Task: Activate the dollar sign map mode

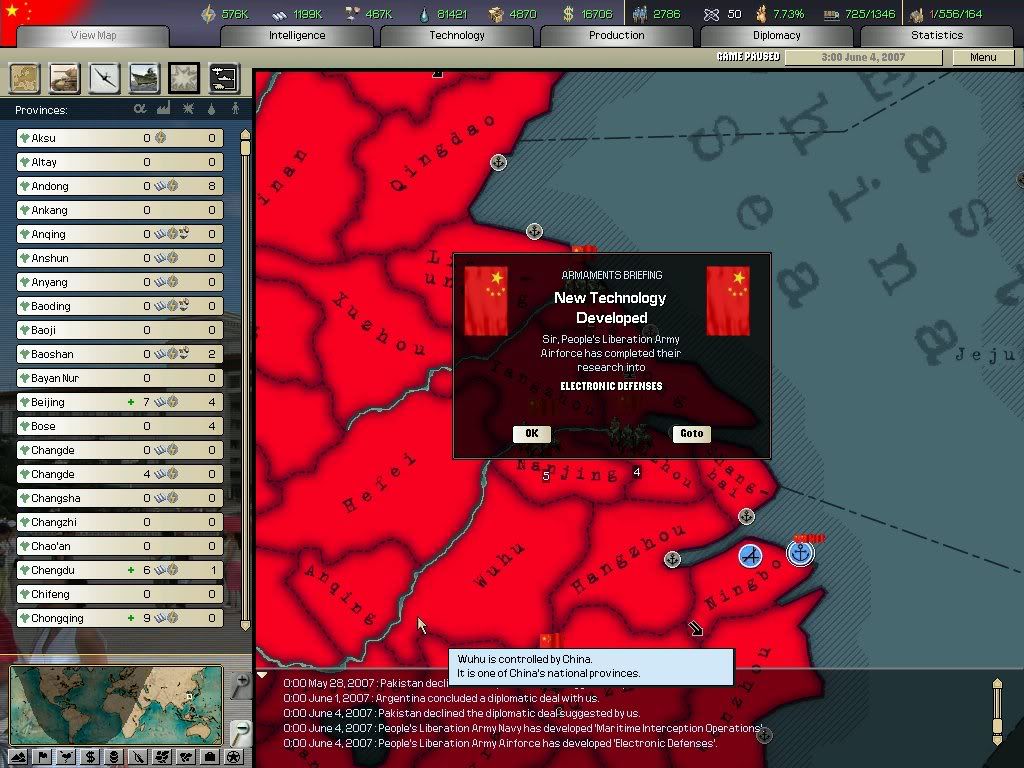Action: (x=90, y=757)
